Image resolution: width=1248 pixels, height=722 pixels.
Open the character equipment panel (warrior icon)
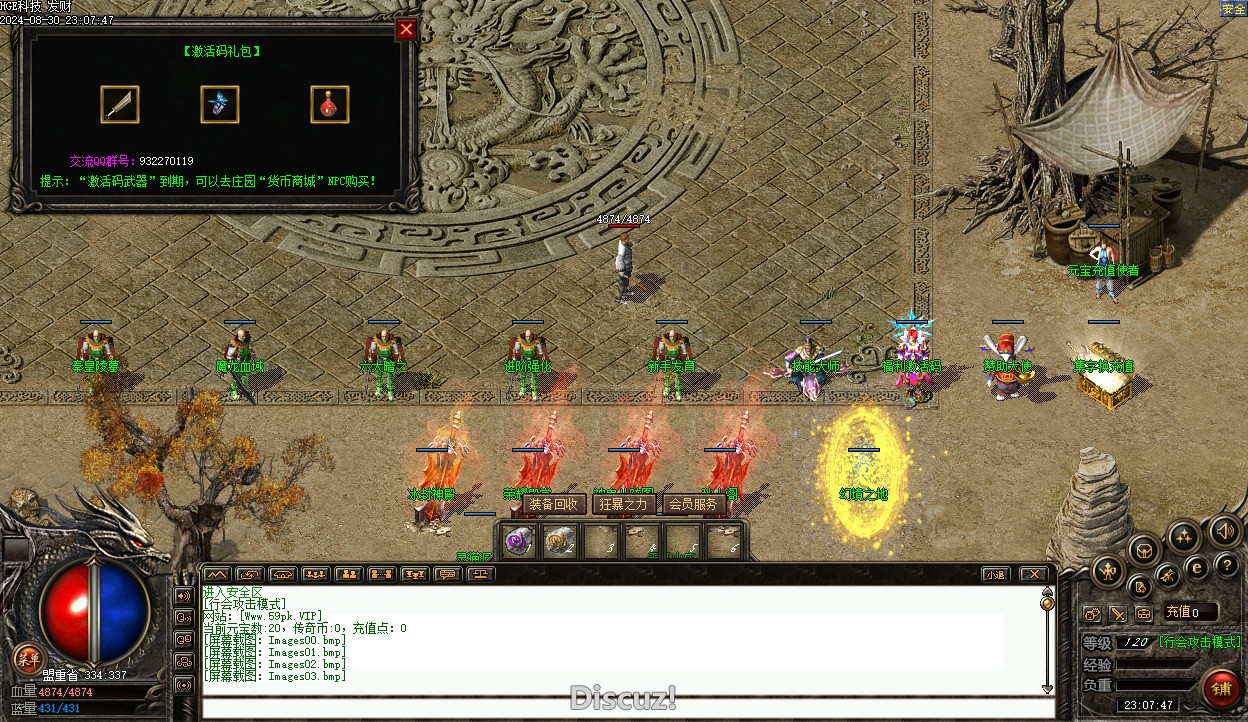(1108, 572)
